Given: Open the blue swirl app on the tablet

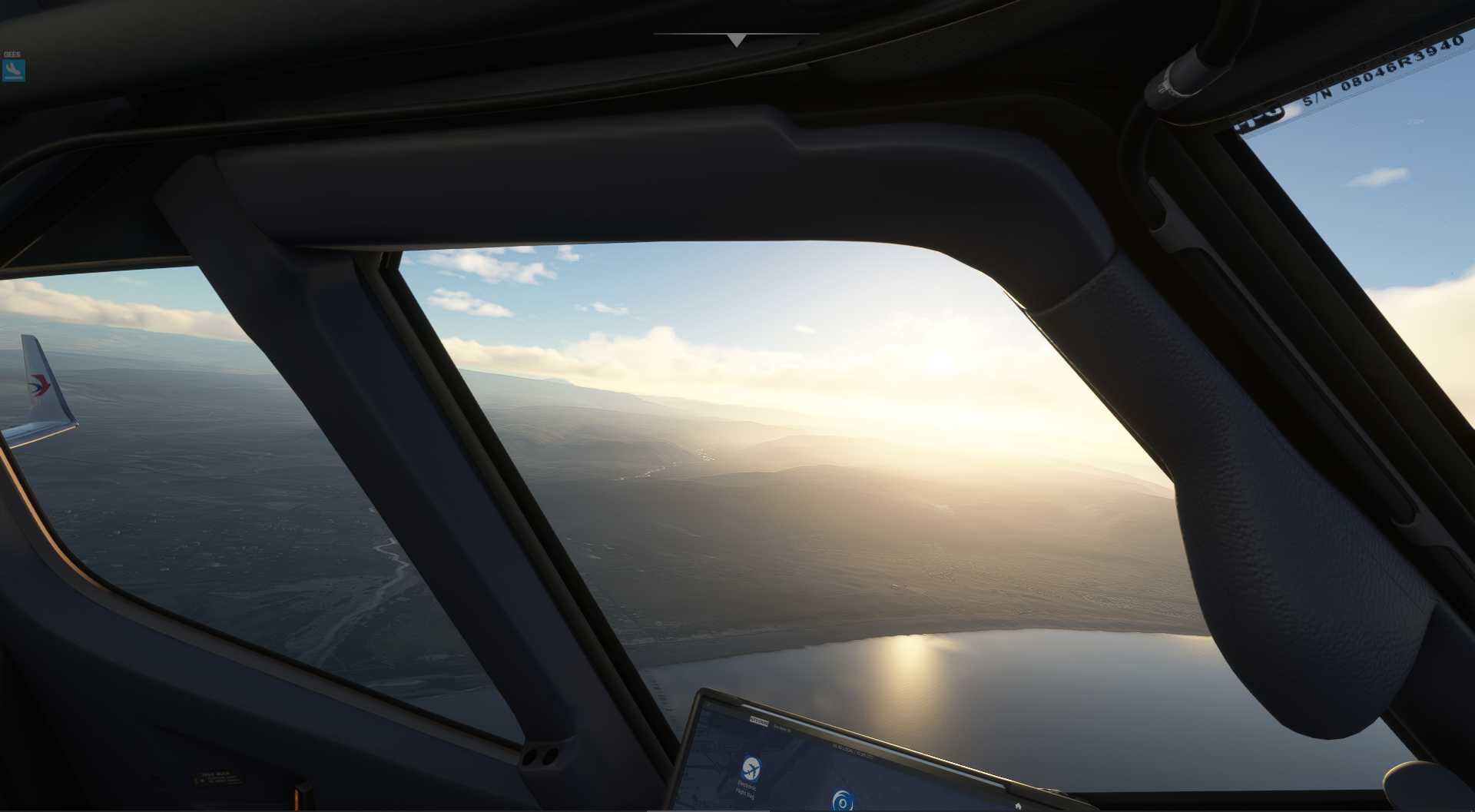Looking at the screenshot, I should (x=842, y=802).
